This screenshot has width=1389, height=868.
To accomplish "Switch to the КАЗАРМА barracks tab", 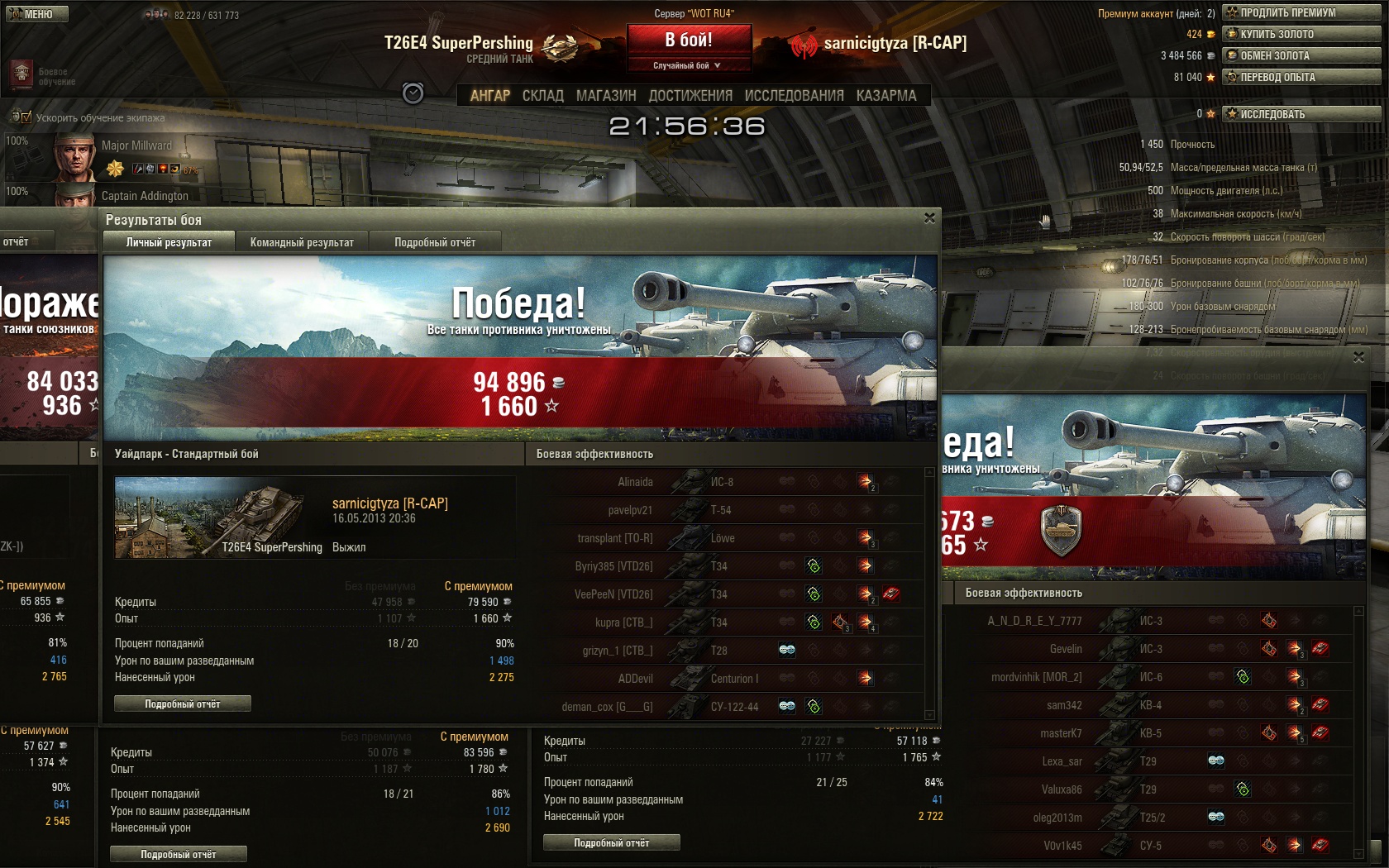I will pyautogui.click(x=886, y=96).
